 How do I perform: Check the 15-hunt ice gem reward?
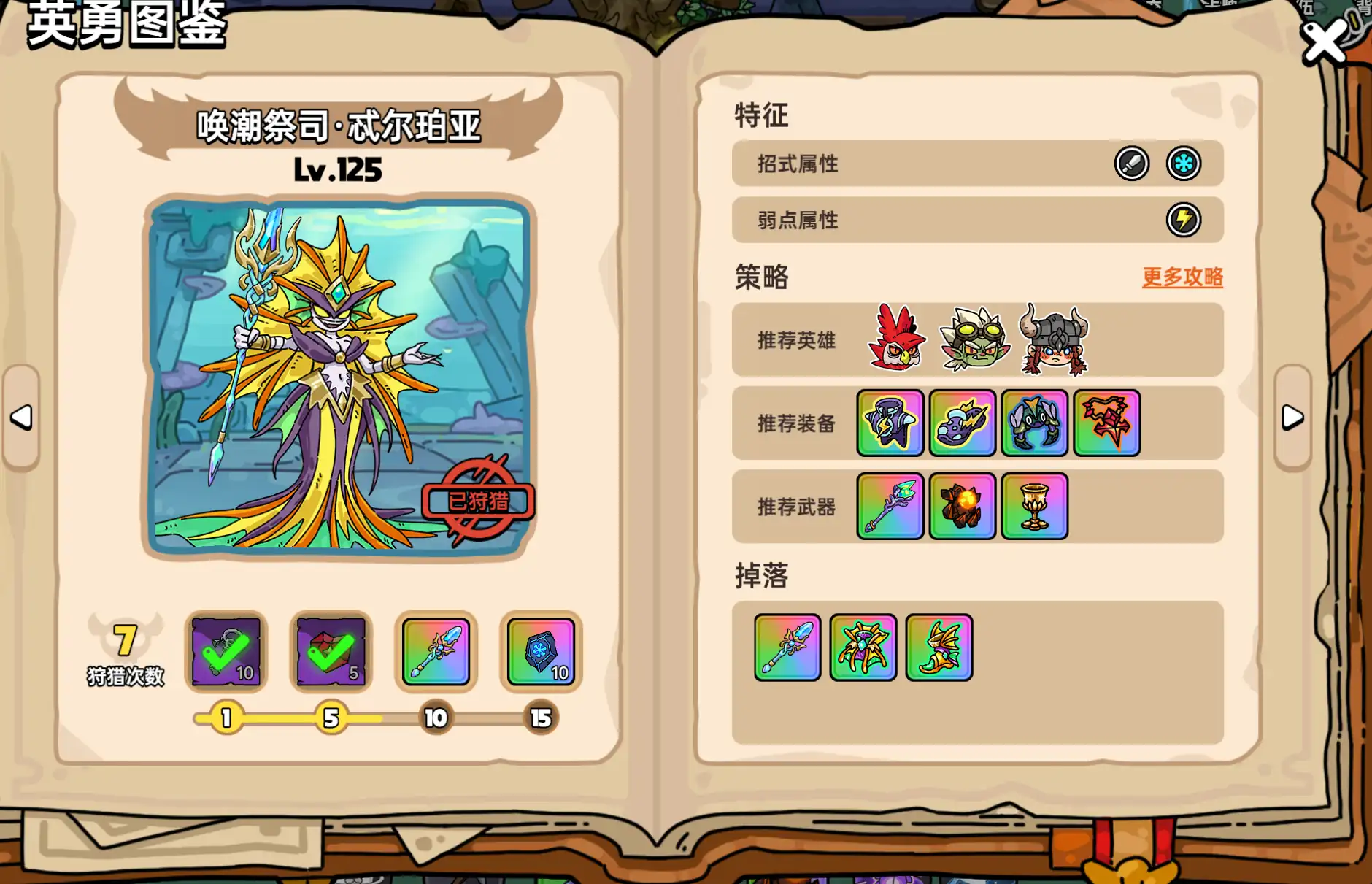(x=541, y=651)
